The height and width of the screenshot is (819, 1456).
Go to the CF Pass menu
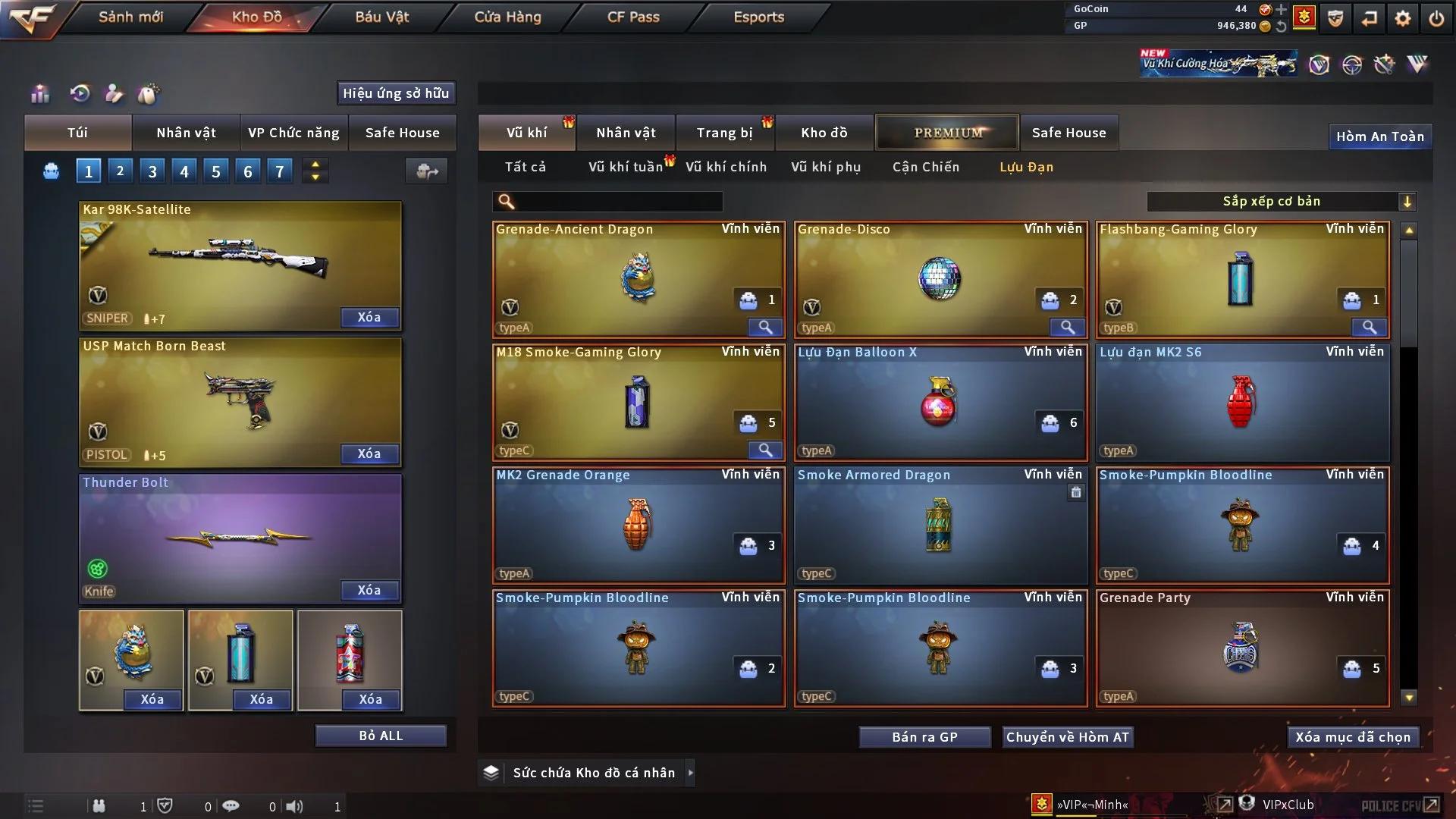click(633, 17)
